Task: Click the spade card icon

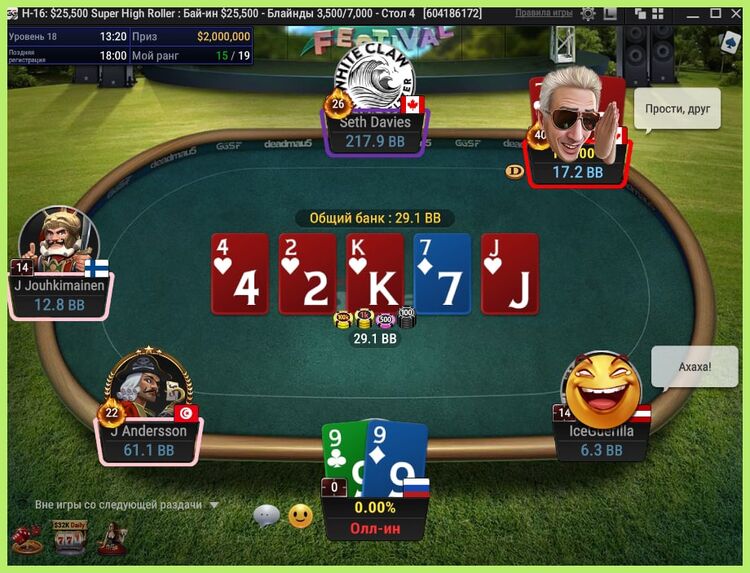Action: tap(729, 43)
